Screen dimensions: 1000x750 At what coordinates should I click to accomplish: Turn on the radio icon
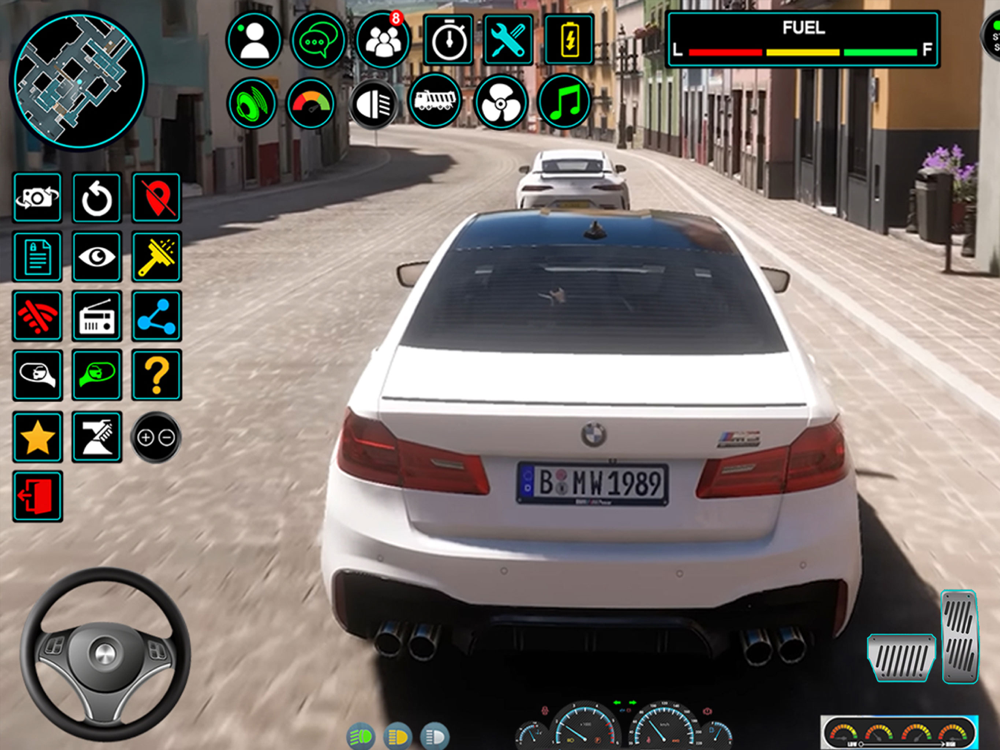click(x=97, y=317)
